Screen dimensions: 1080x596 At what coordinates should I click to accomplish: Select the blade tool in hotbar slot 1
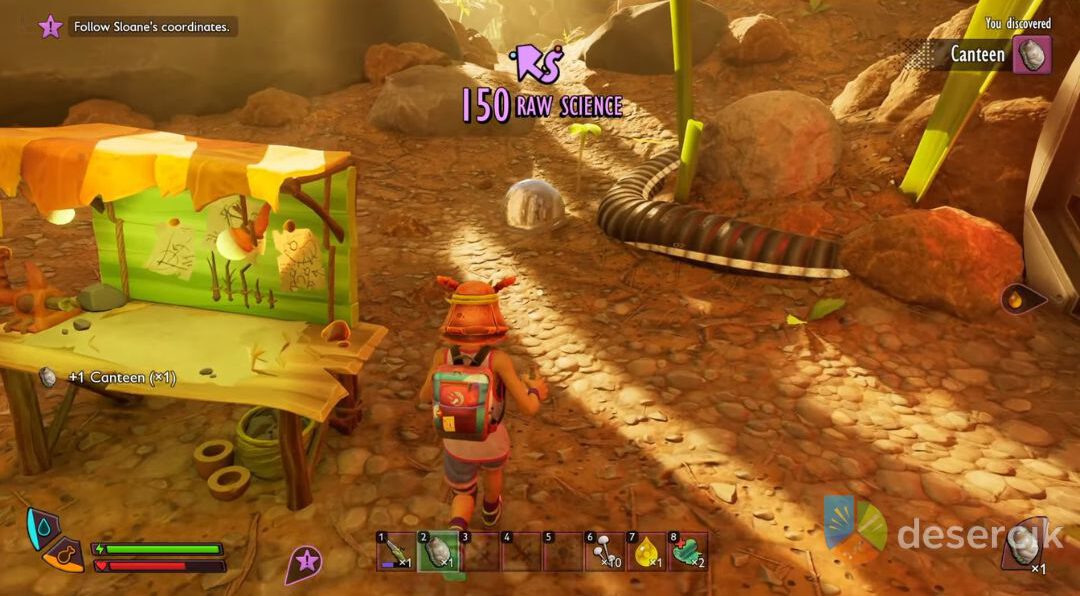point(393,551)
